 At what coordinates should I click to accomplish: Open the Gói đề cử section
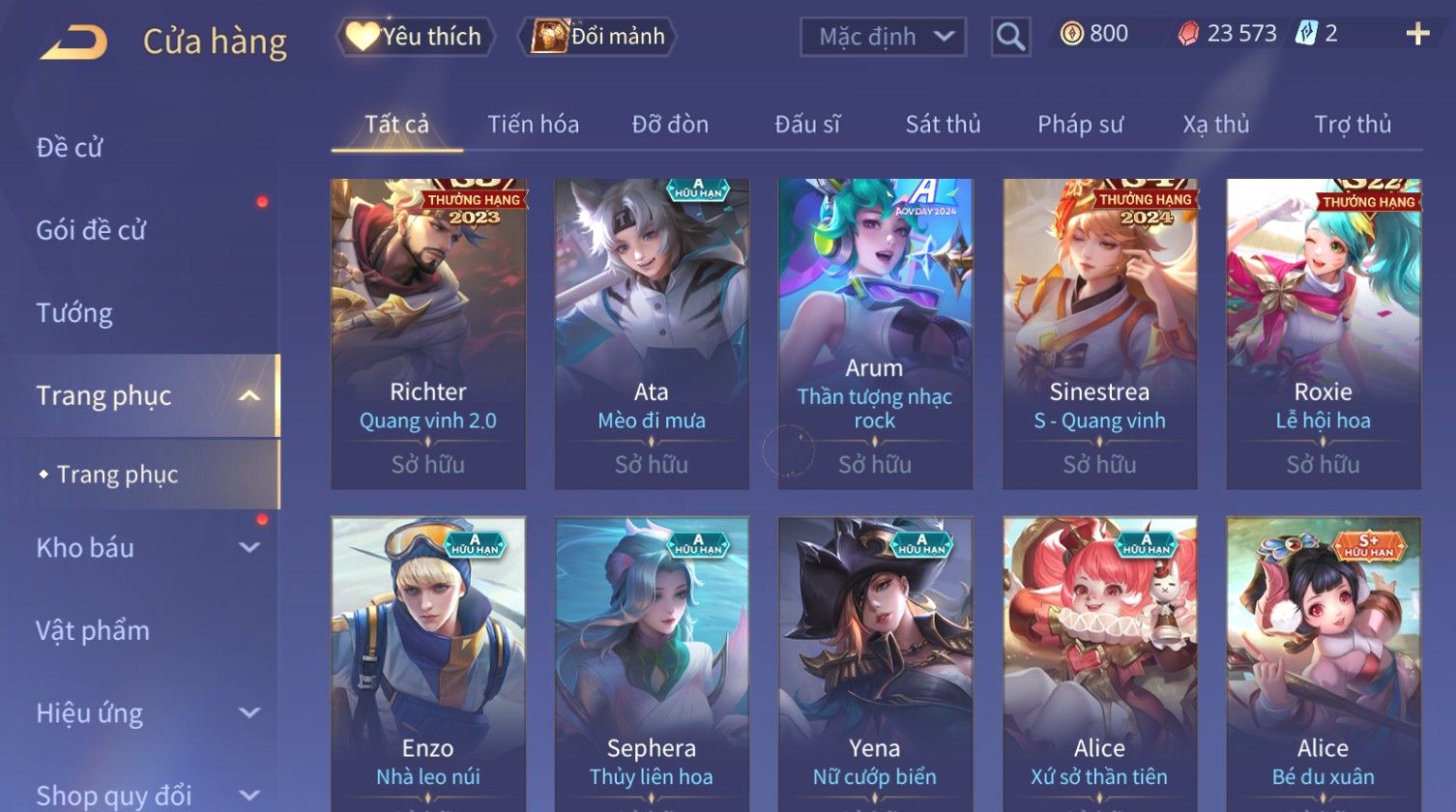[x=91, y=230]
